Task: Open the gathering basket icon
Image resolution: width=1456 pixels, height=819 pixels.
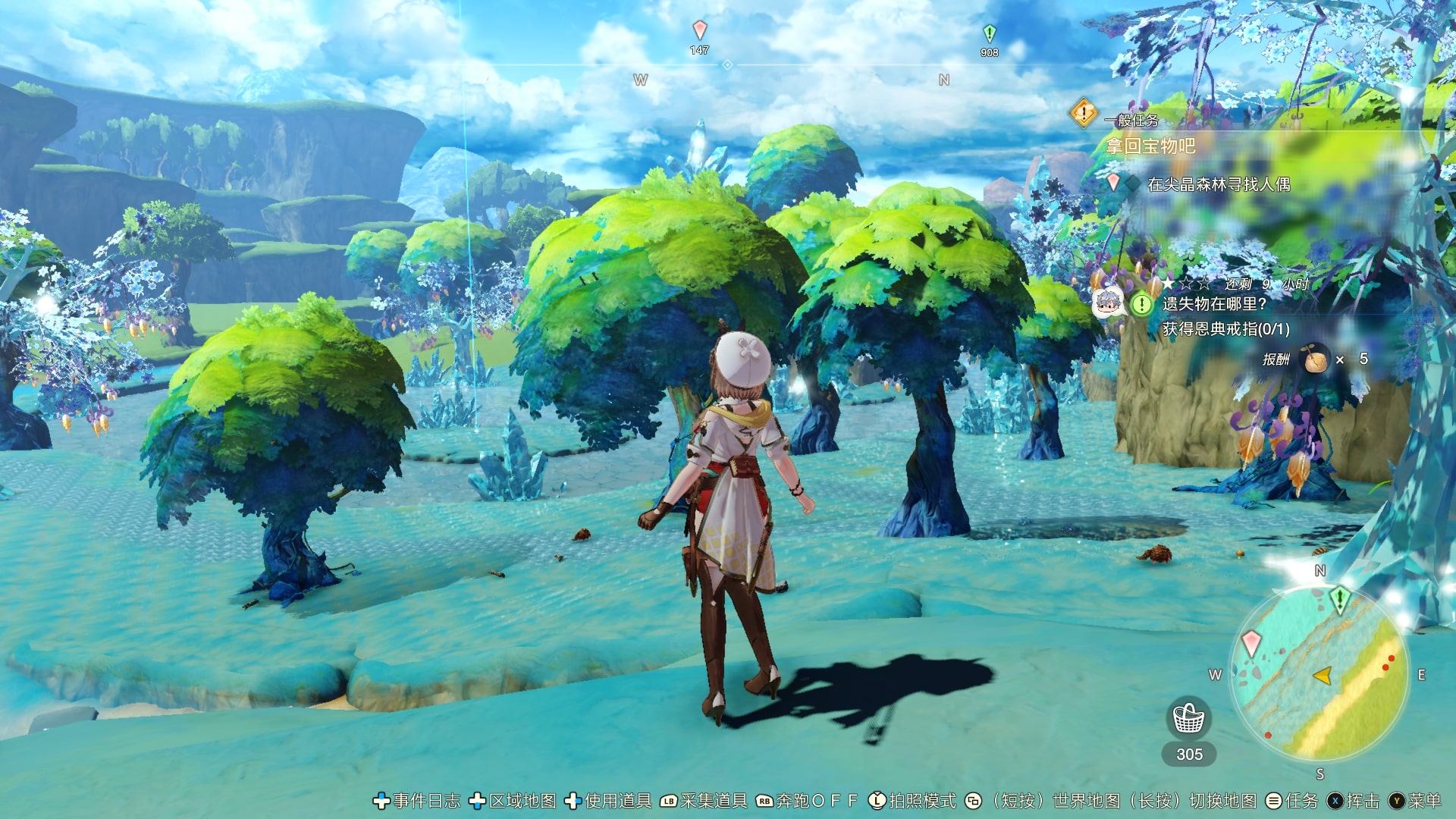Action: pos(1188,718)
